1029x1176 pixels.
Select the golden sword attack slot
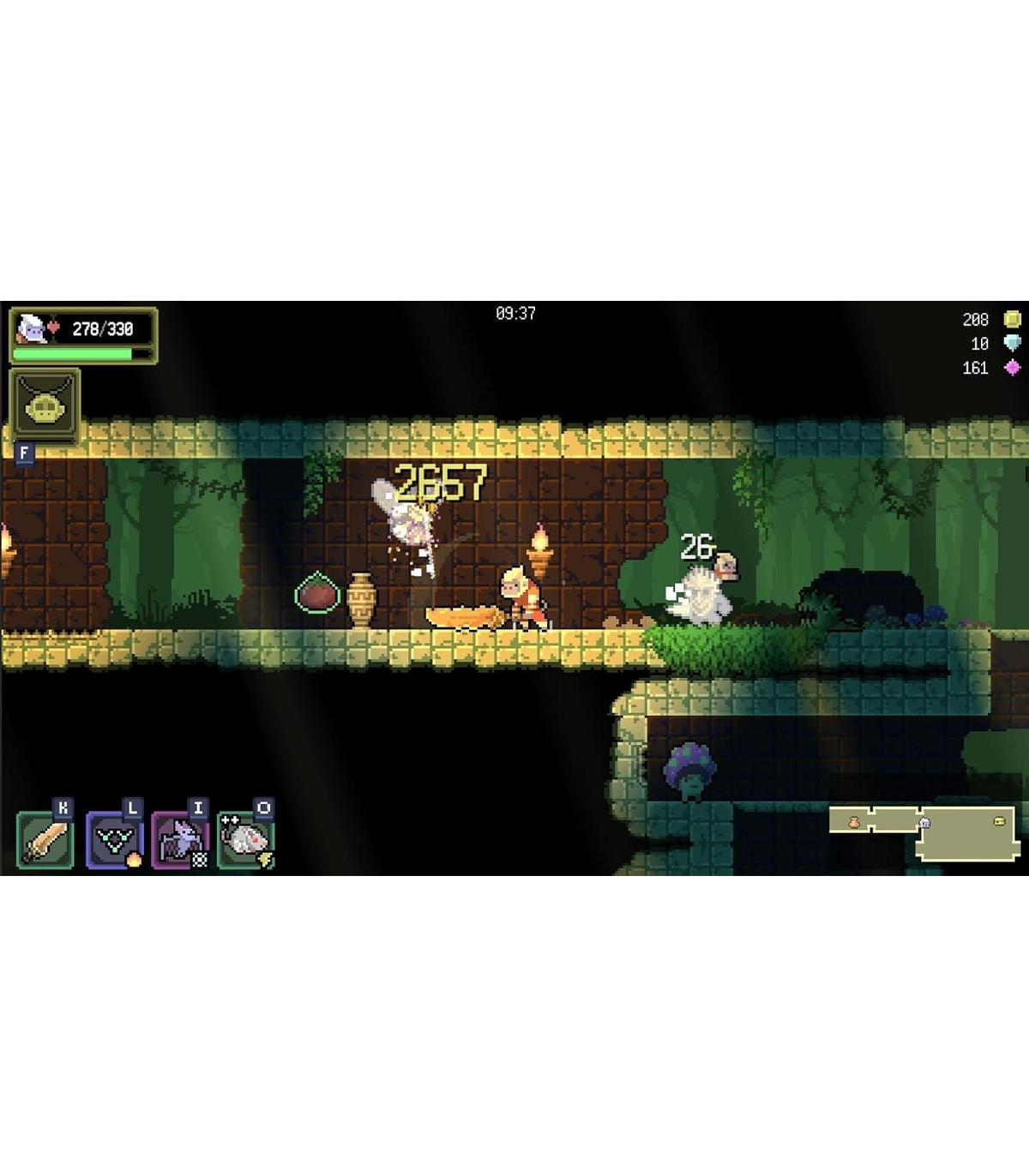point(45,840)
